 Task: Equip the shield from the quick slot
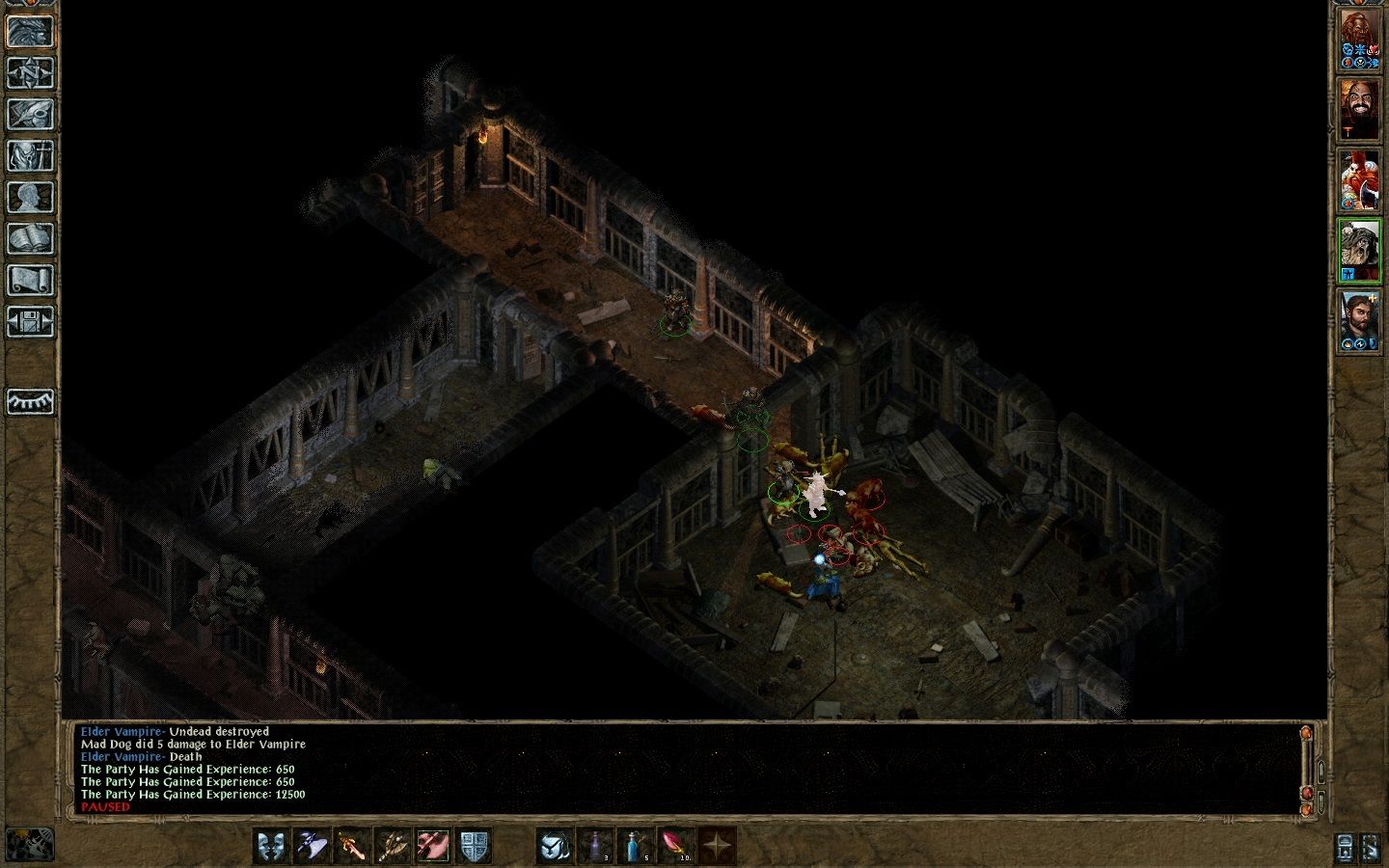tap(474, 846)
